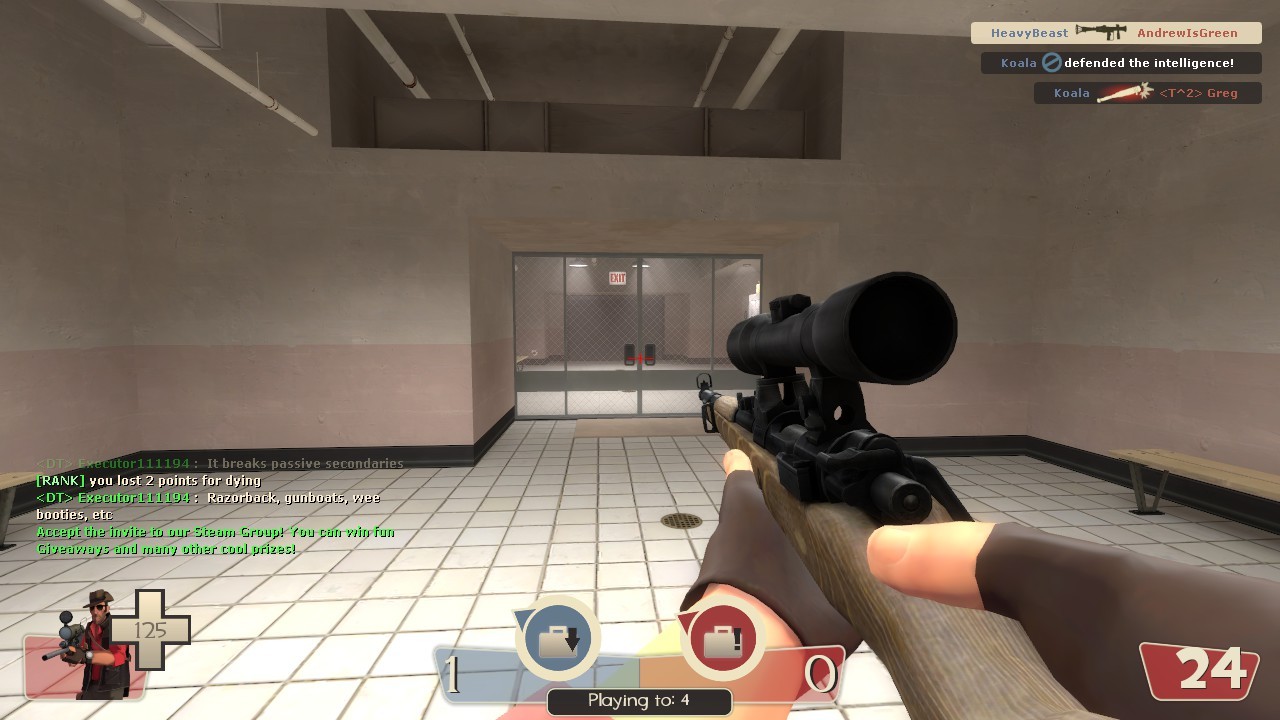Click the '[RANK] you lost 2 points' message

[148, 481]
